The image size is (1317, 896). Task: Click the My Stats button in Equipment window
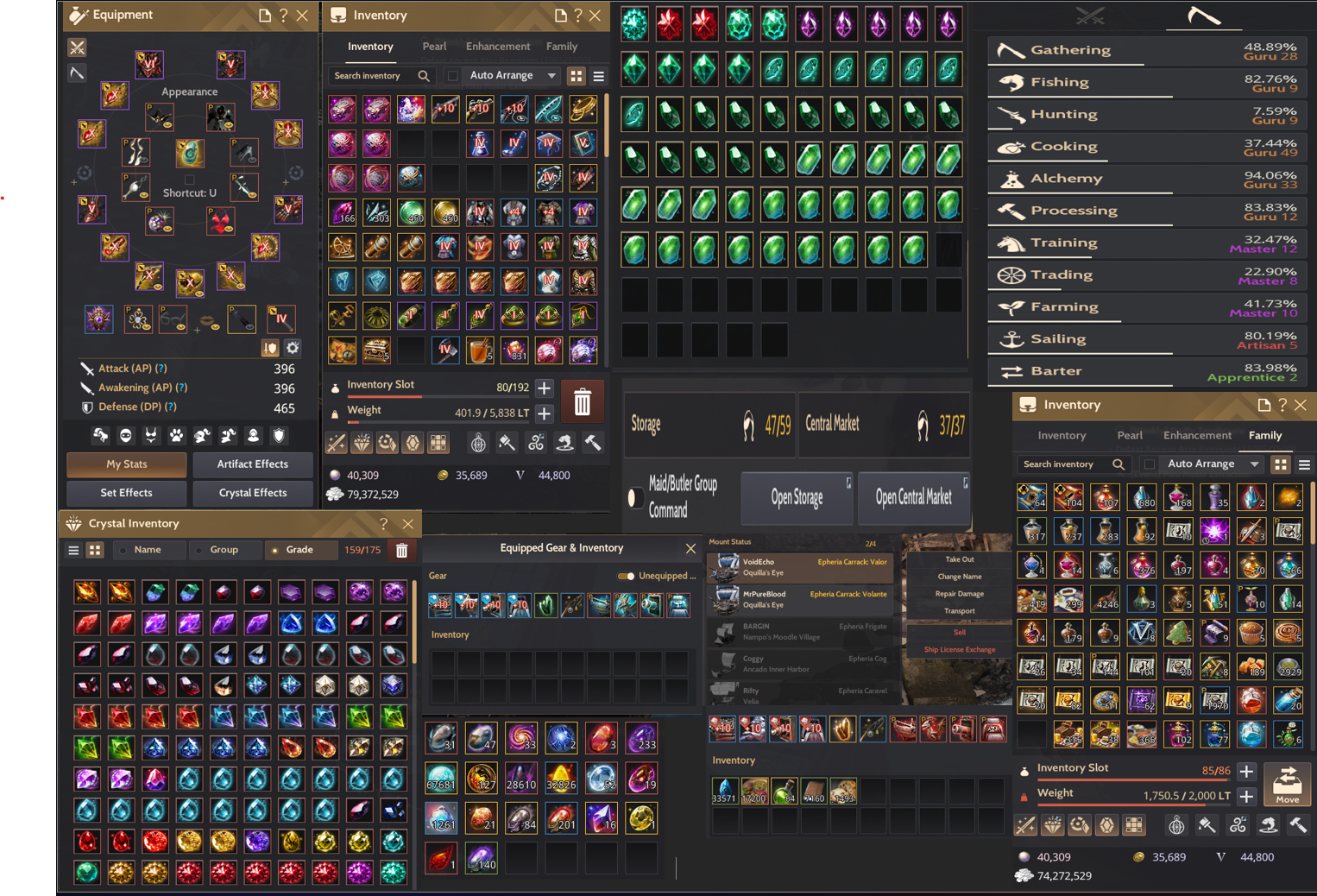[x=125, y=464]
